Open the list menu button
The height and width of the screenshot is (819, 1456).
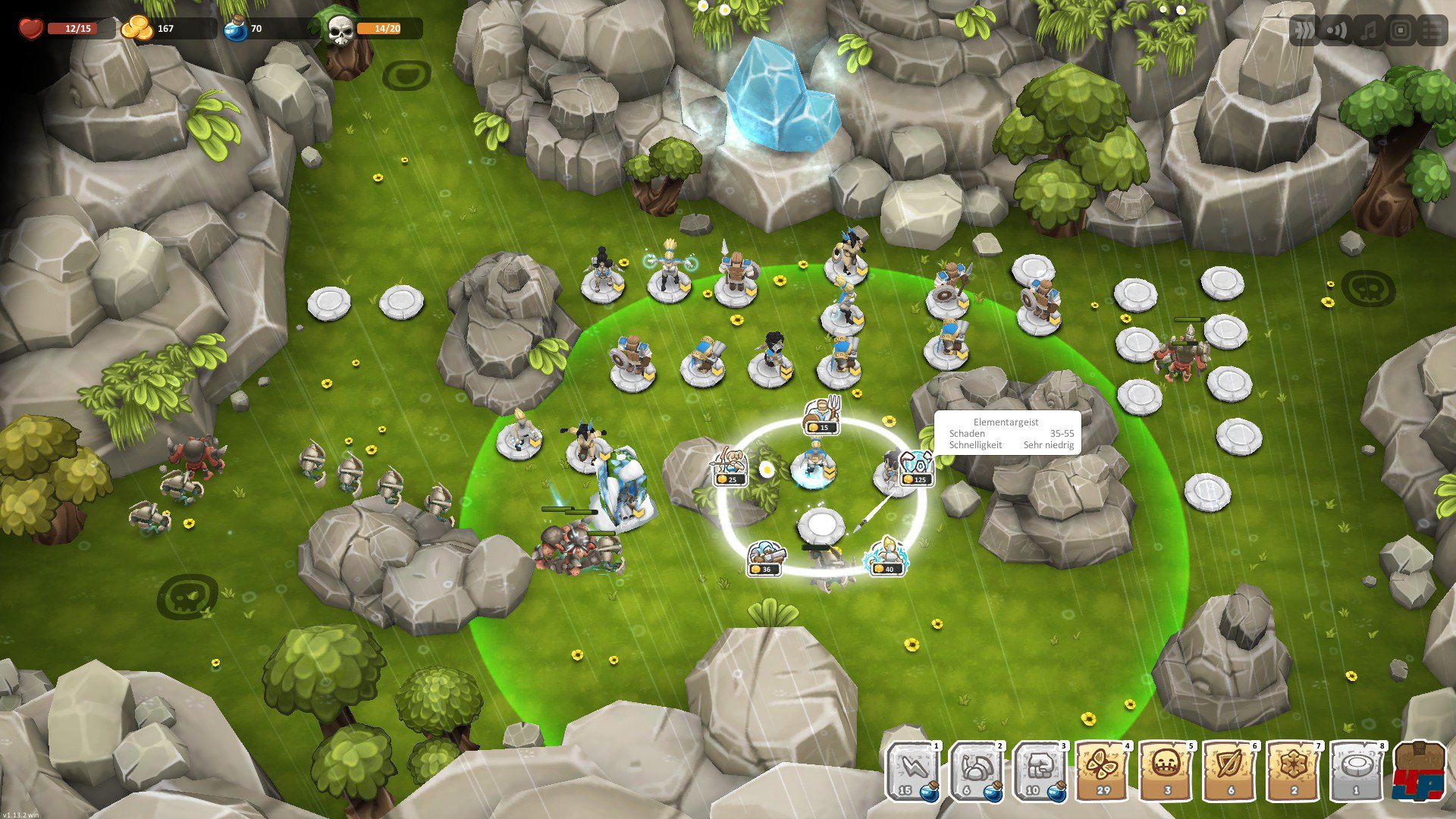[x=1432, y=31]
